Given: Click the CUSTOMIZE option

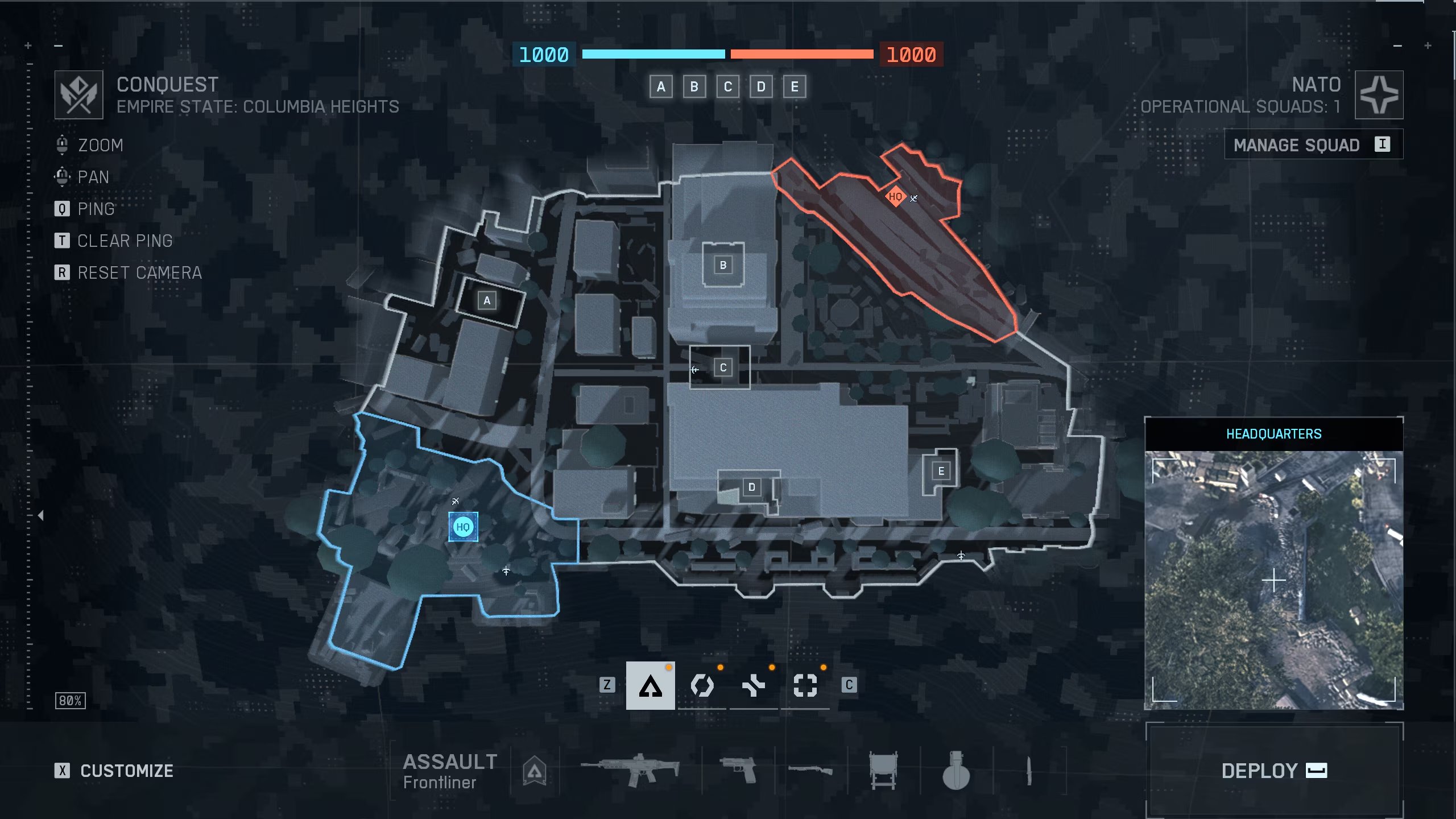Looking at the screenshot, I should point(126,771).
